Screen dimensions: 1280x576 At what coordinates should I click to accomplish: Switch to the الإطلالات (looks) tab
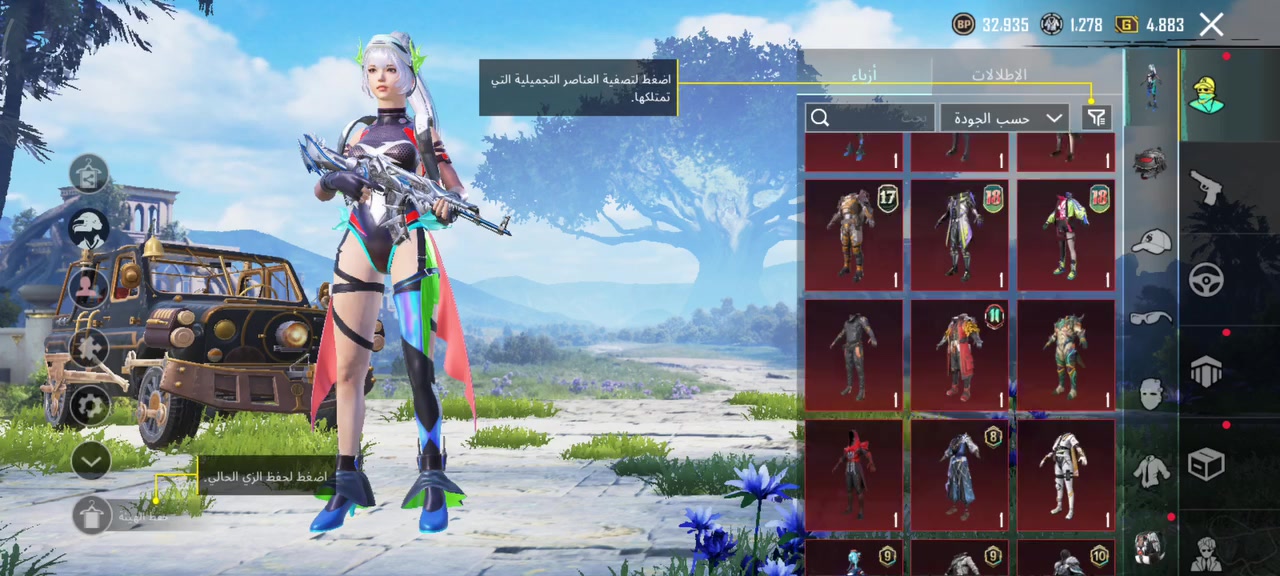tap(999, 75)
